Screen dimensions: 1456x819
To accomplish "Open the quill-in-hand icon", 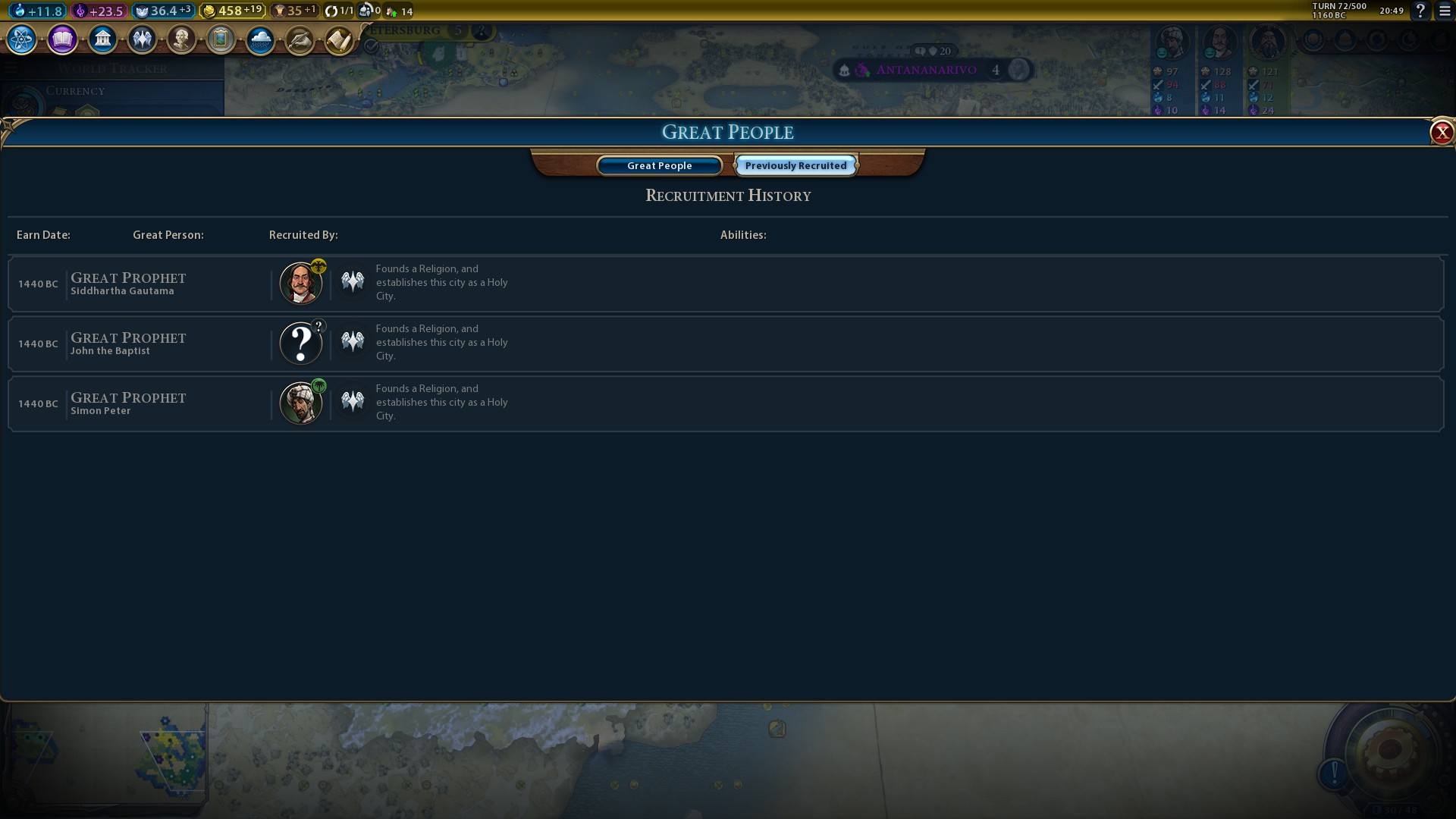I will [300, 39].
